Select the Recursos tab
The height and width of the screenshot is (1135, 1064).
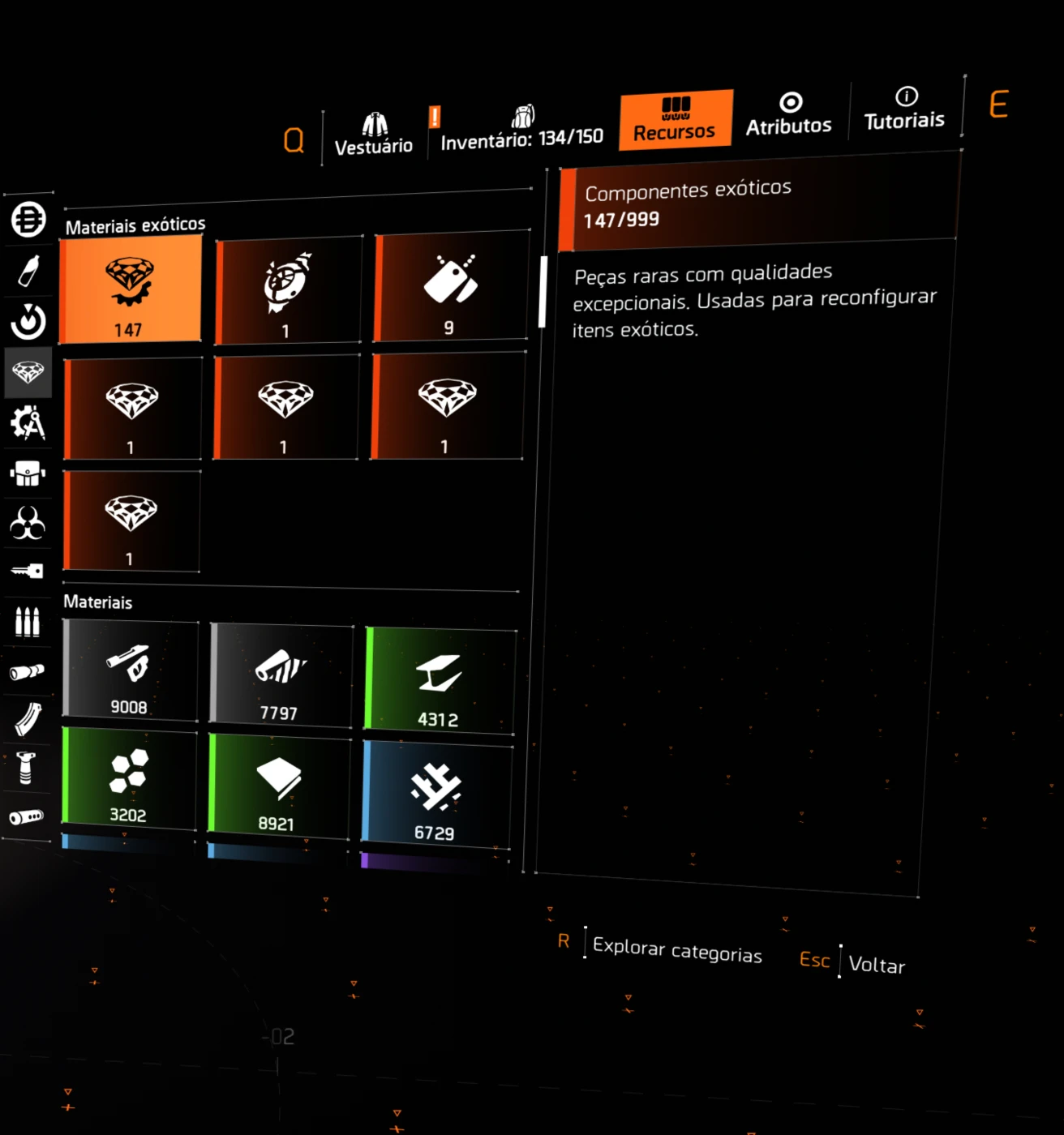[675, 120]
